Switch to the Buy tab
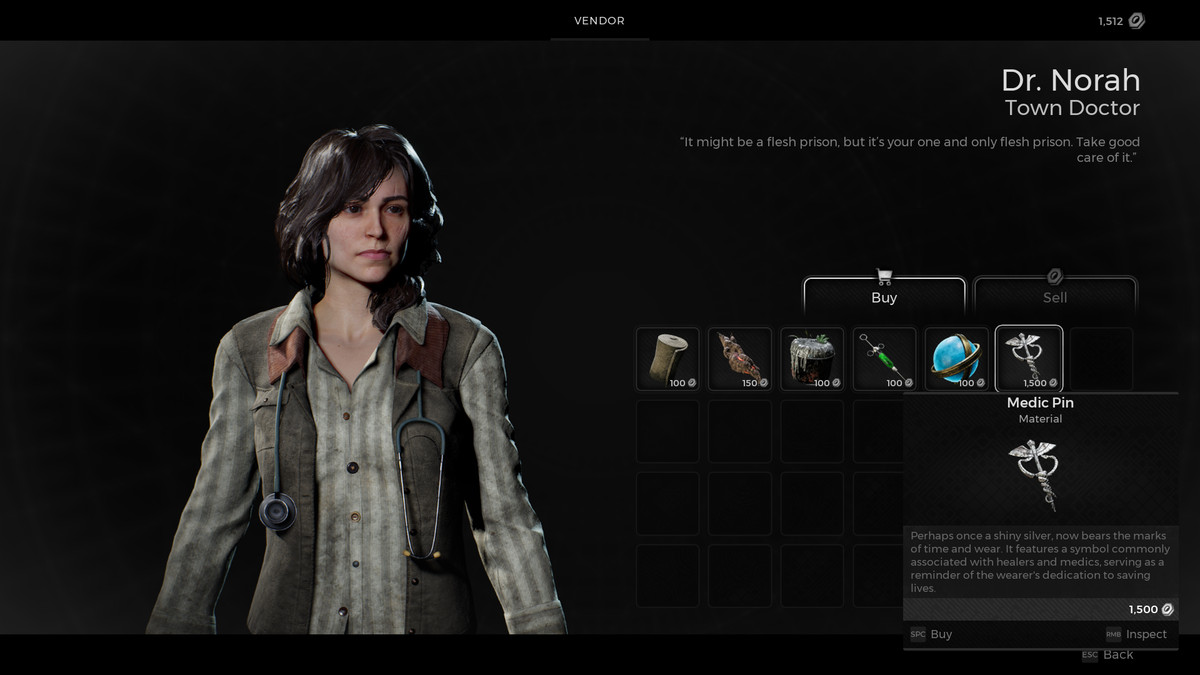 point(884,297)
